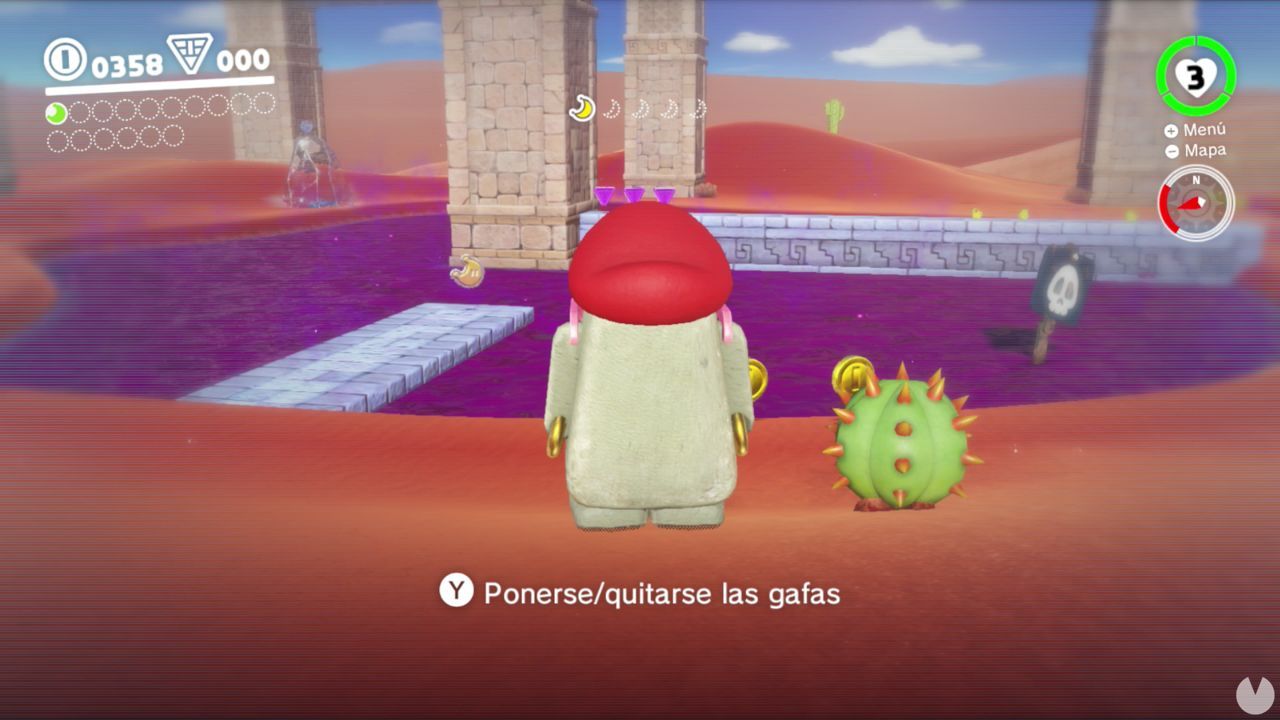The width and height of the screenshot is (1280, 720).
Task: Click the minus icon beside Mapa
Action: (1171, 150)
